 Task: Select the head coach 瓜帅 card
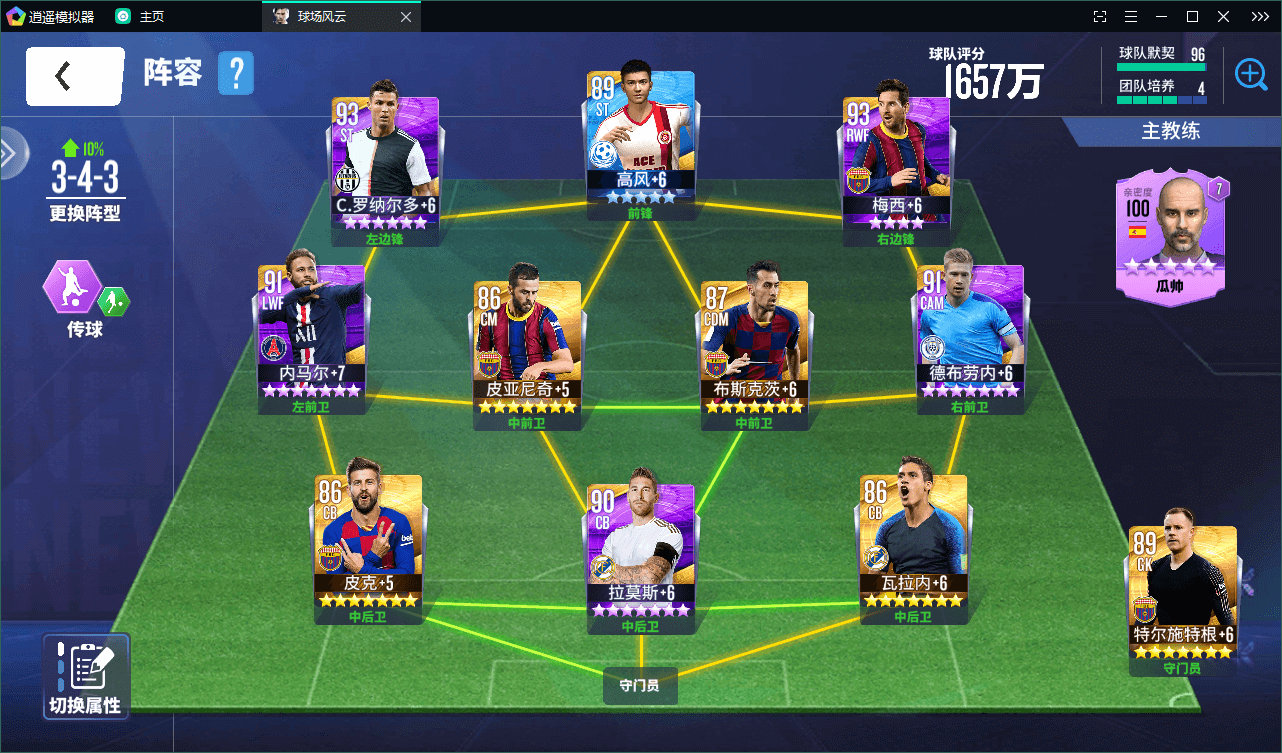(1170, 234)
